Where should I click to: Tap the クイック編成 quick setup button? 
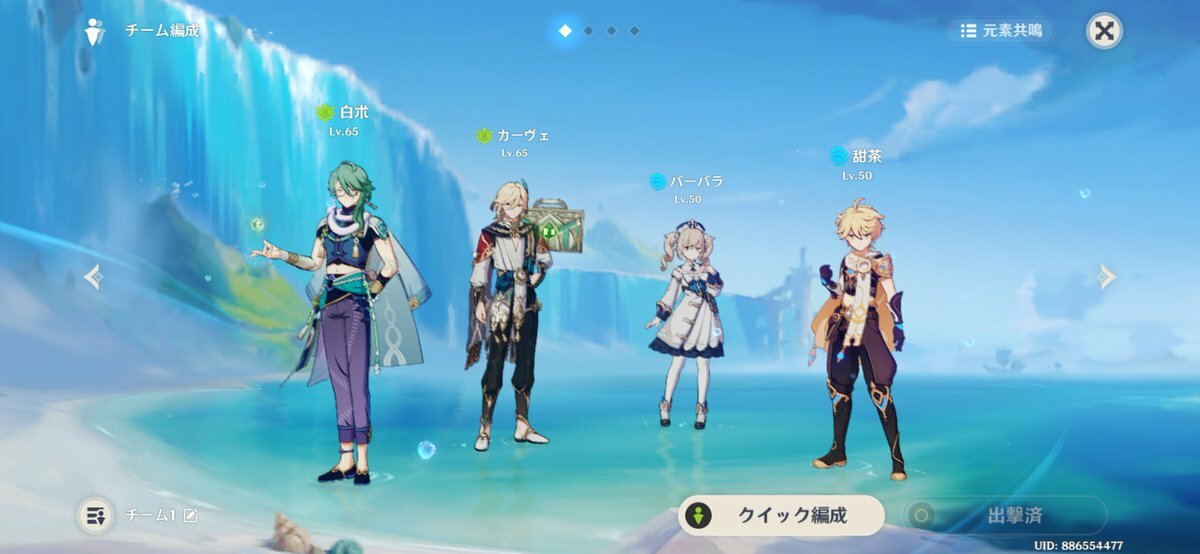click(x=781, y=515)
